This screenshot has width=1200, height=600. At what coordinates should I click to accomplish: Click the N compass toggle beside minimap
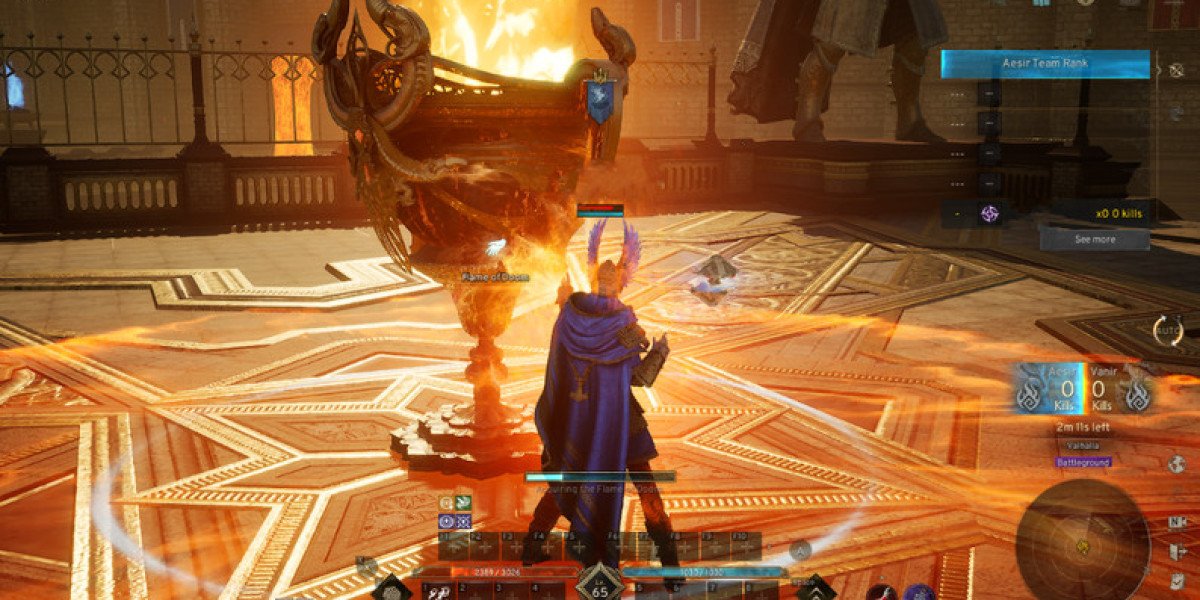(1176, 522)
